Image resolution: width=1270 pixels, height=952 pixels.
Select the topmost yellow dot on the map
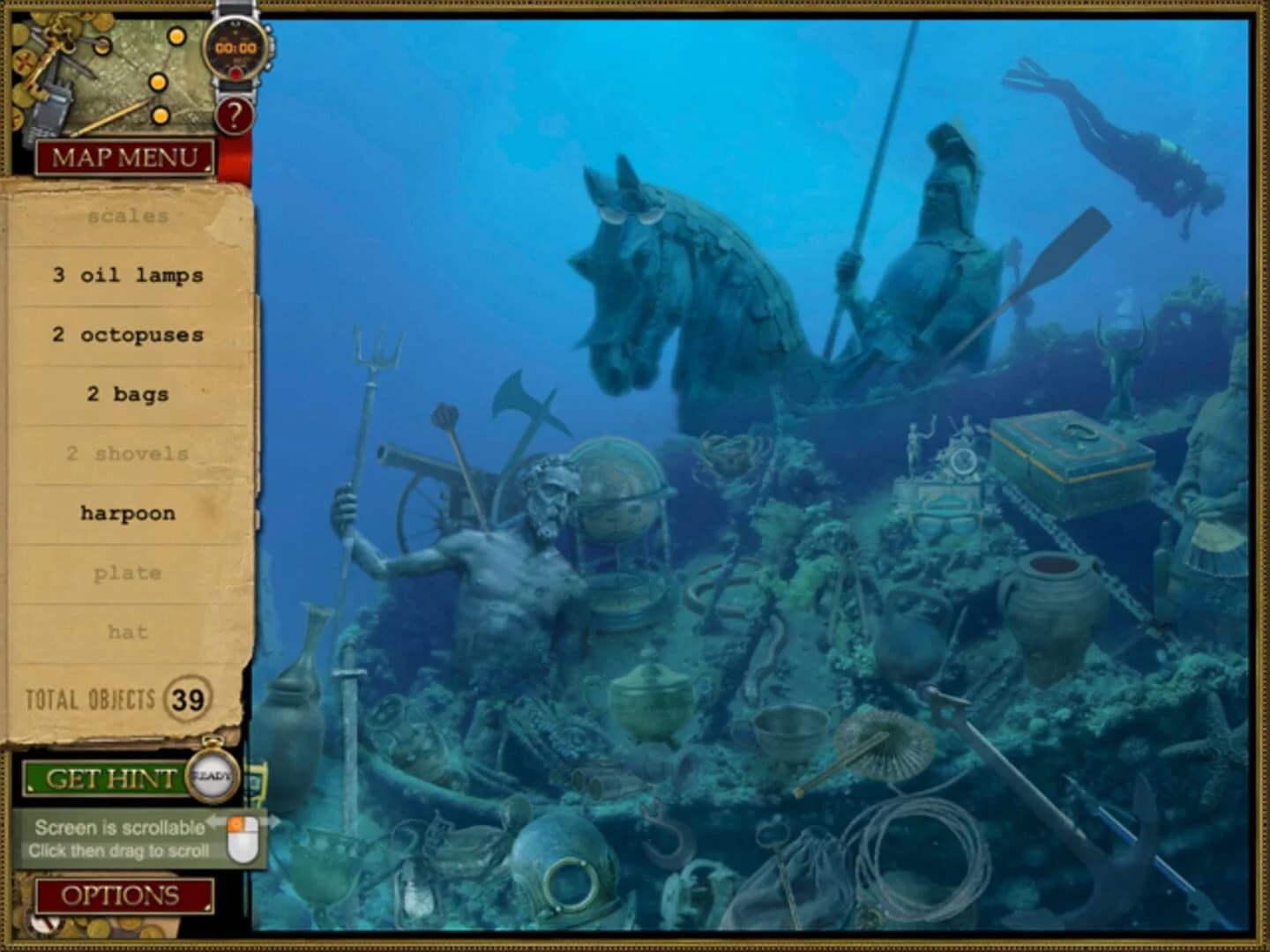tap(177, 37)
